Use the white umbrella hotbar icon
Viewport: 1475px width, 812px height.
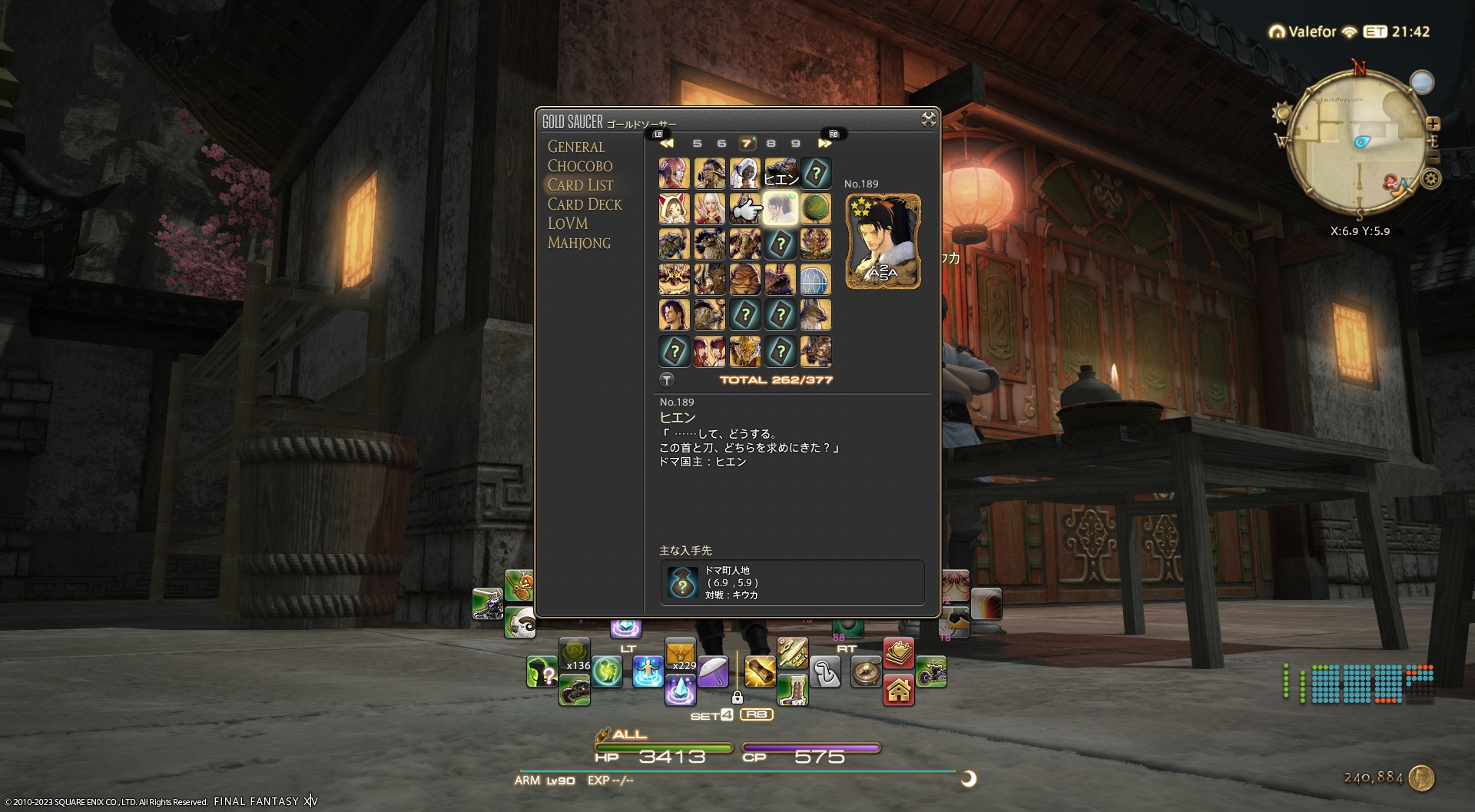(713, 671)
